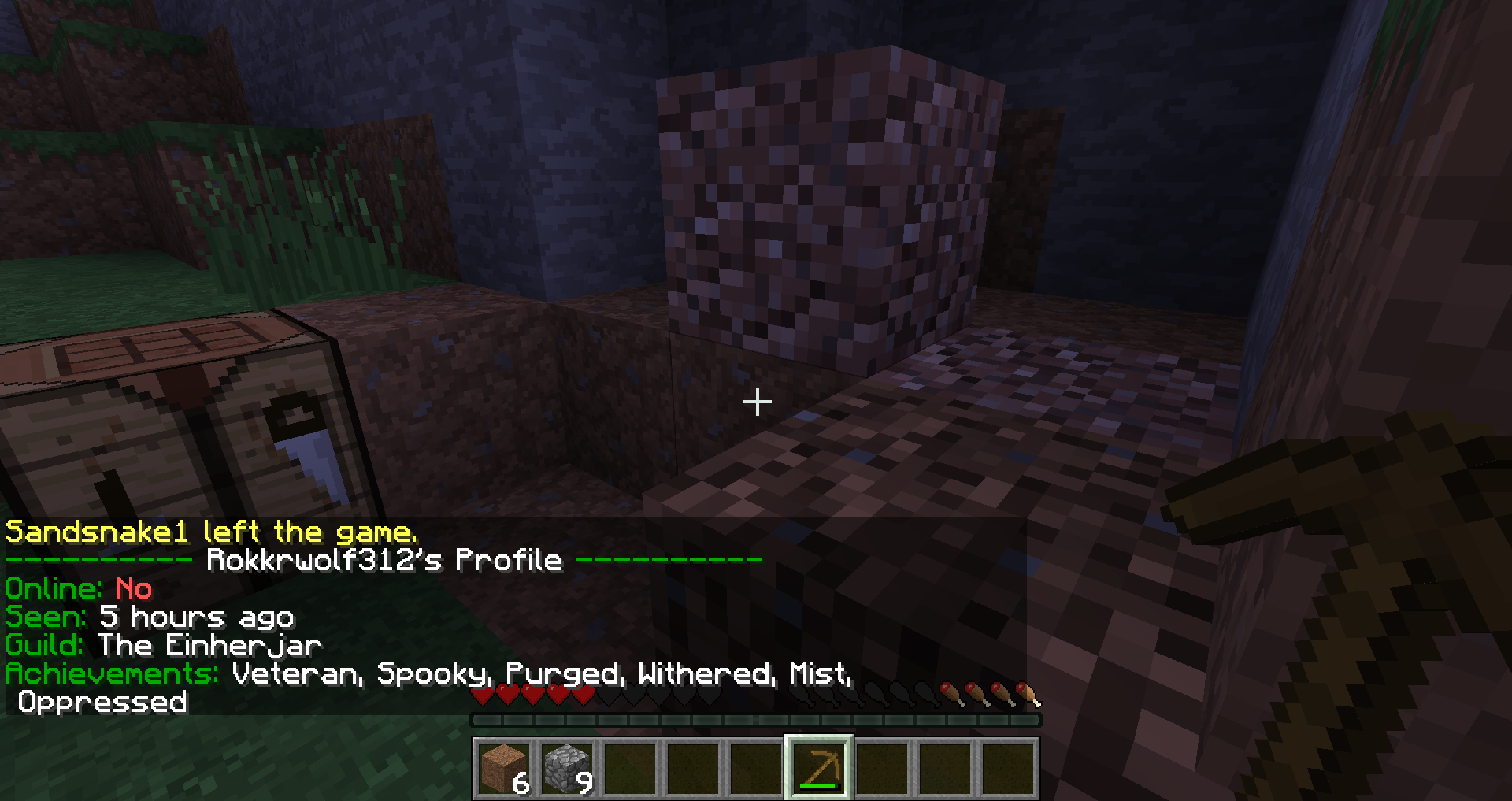Choose the bow hotbar slot
This screenshot has height=801, width=1512.
[x=819, y=767]
